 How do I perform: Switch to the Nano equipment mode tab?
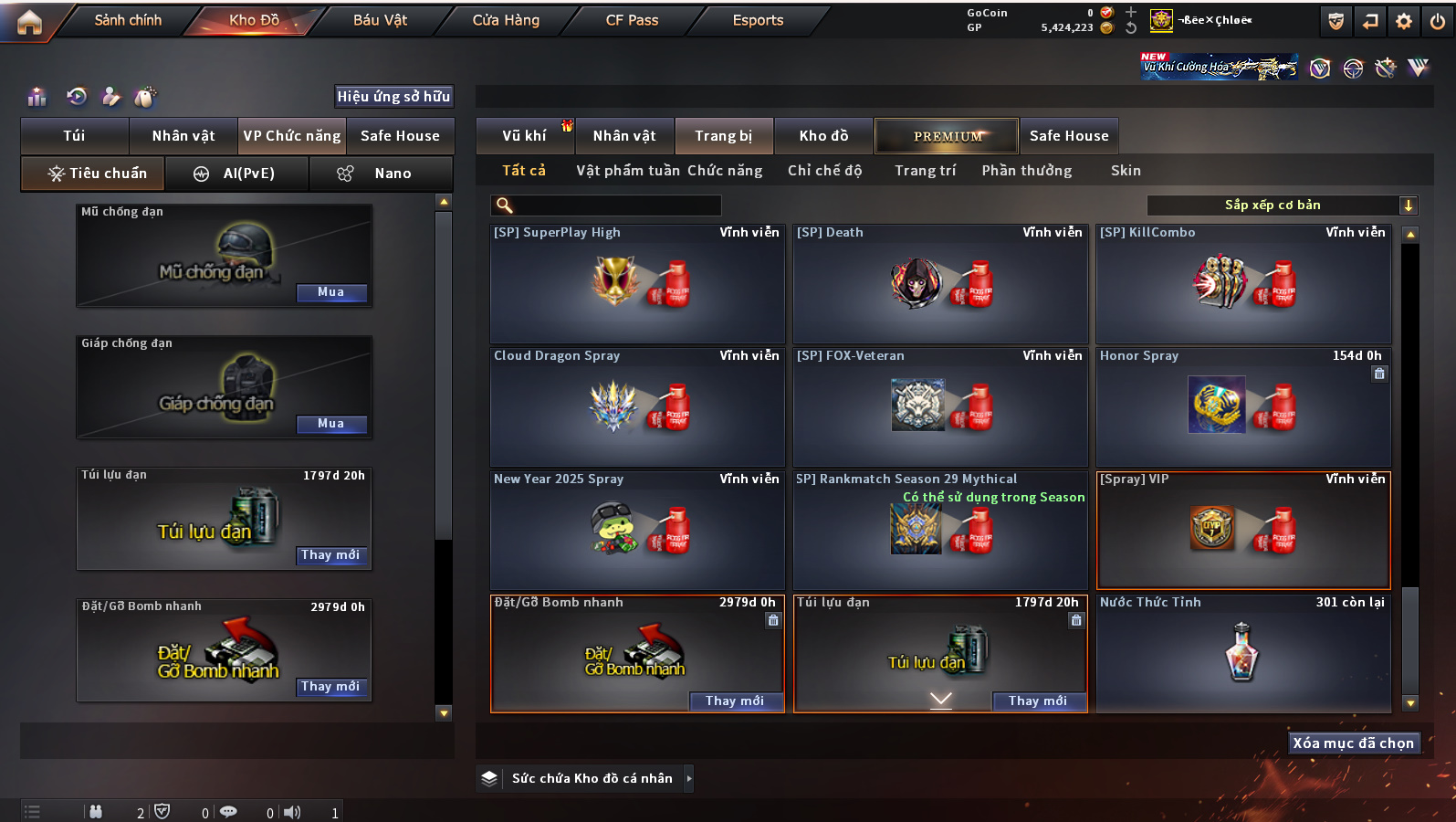[381, 174]
